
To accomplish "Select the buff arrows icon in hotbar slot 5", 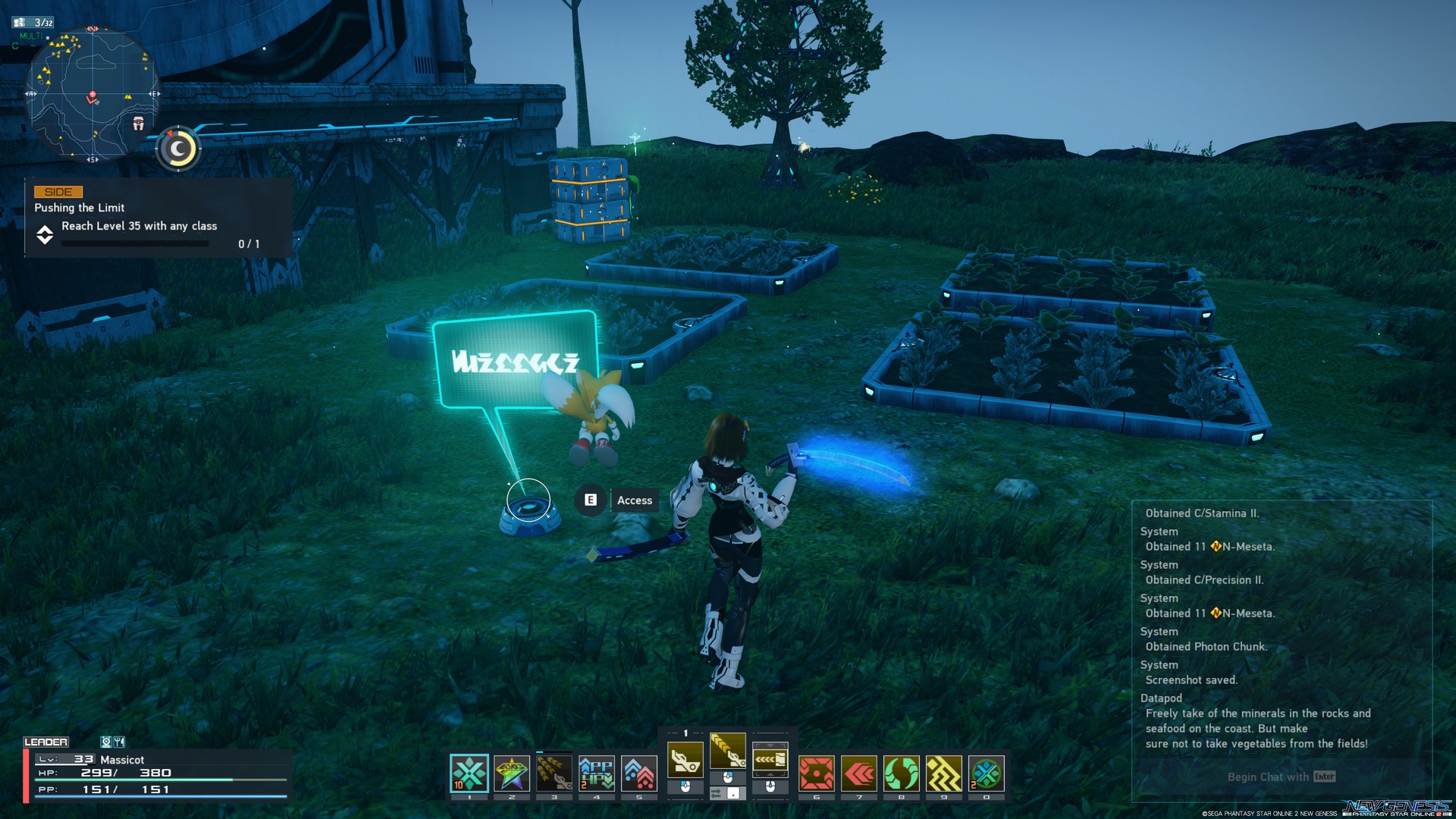I will click(x=639, y=773).
